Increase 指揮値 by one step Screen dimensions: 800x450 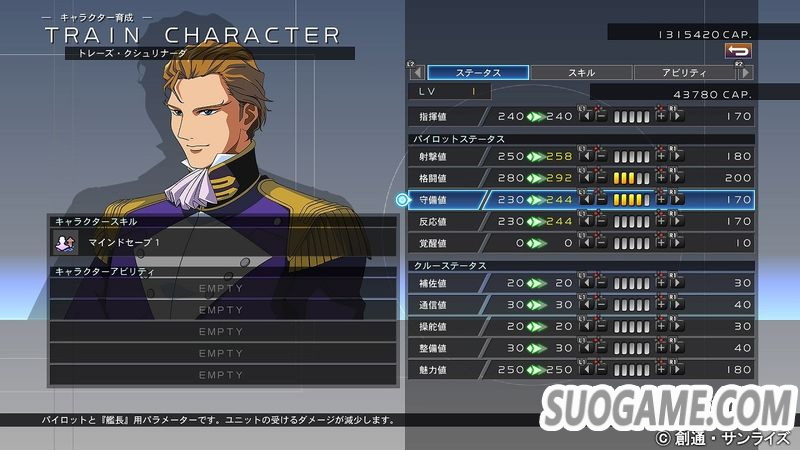(661, 116)
